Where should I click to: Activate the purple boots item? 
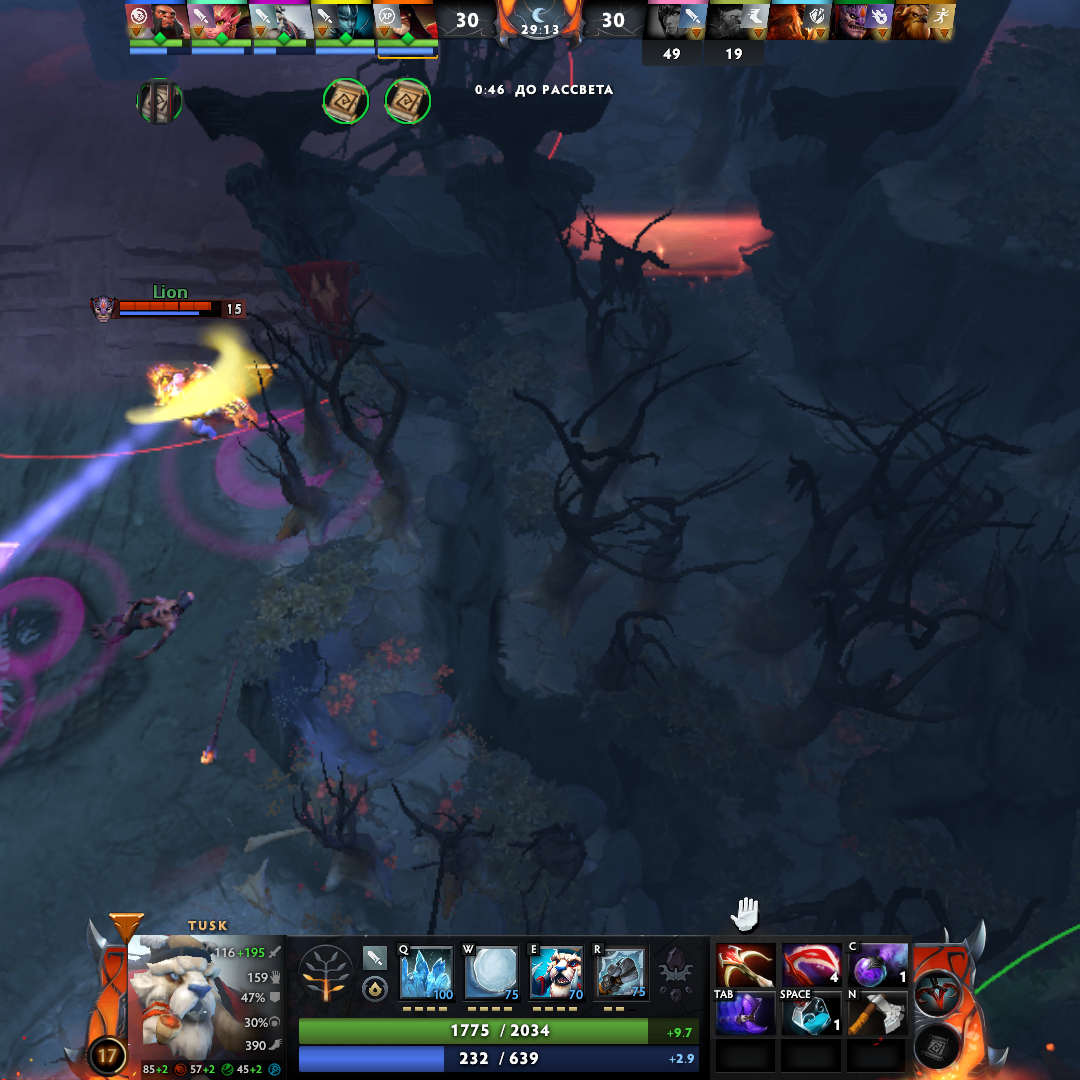(745, 1014)
